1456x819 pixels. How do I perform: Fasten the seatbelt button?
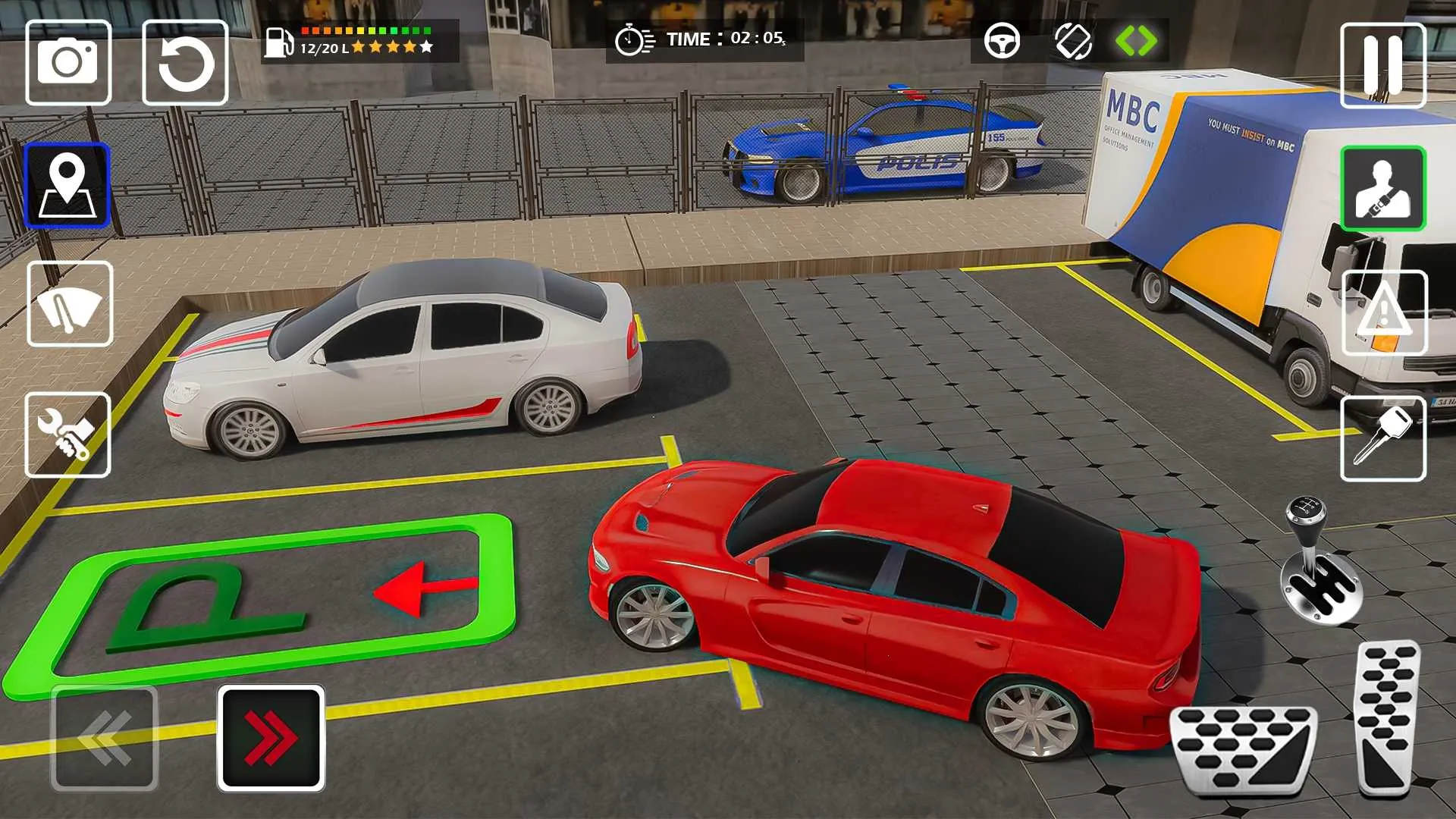[x=1383, y=188]
